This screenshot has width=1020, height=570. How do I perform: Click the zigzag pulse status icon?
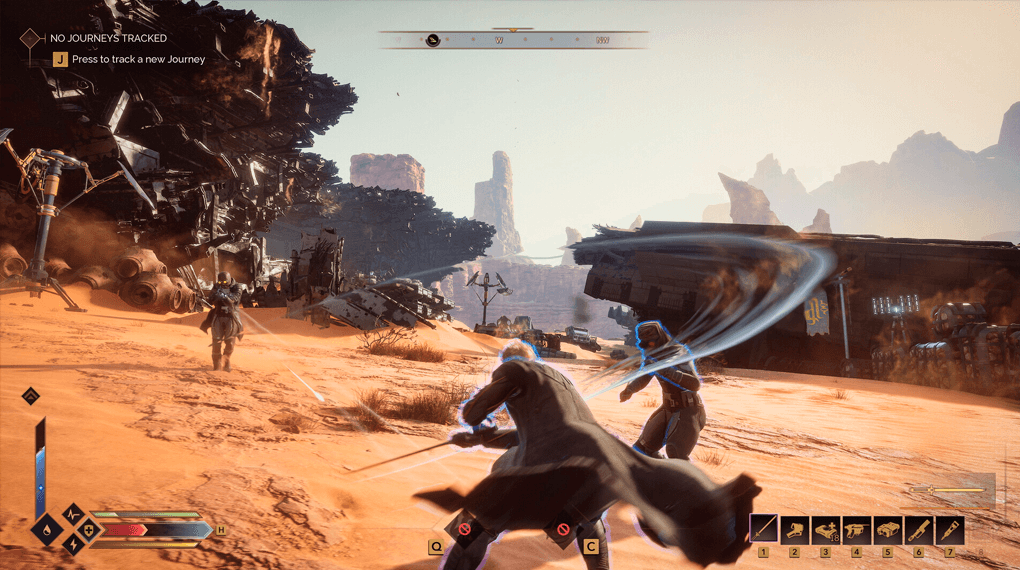click(x=74, y=514)
